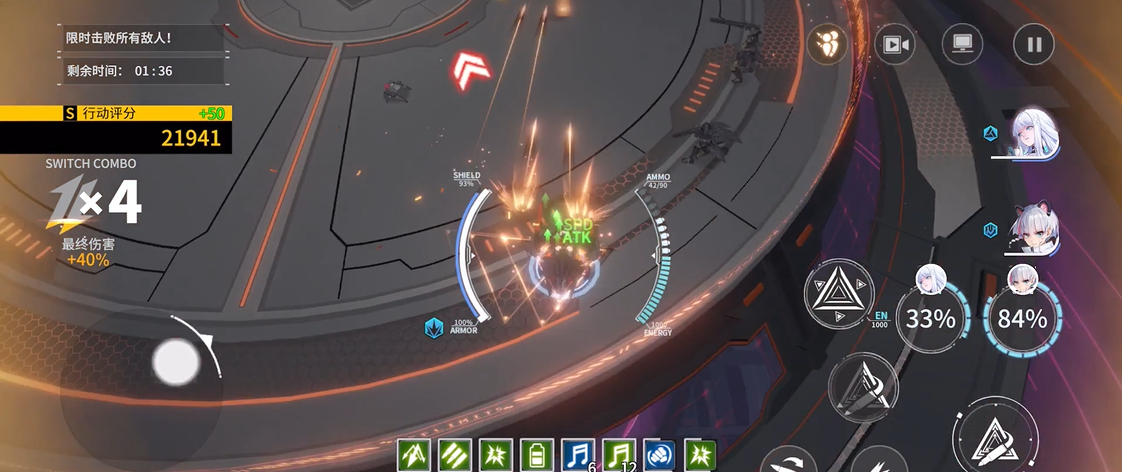The width and height of the screenshot is (1122, 472).
Task: Tap the orange squad members icon
Action: coord(828,43)
